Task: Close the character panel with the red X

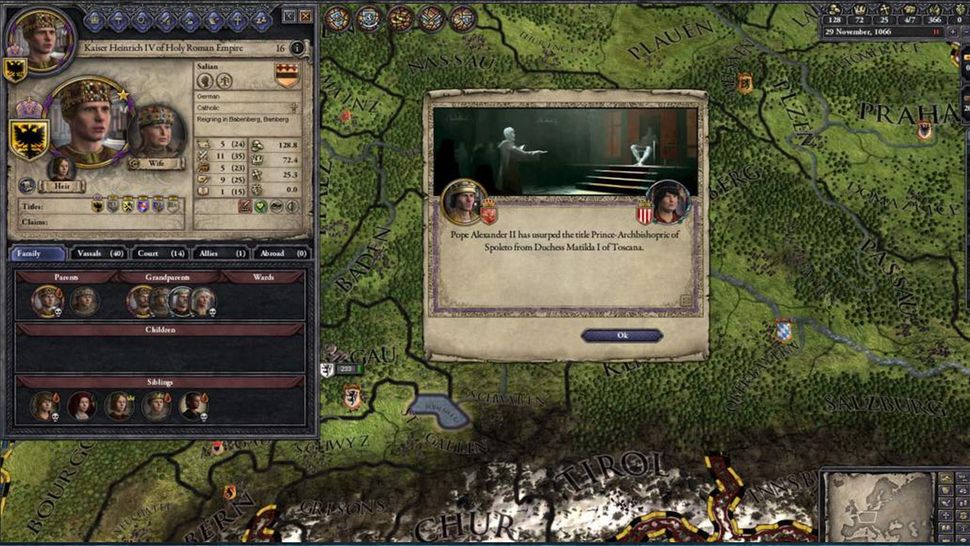Action: tap(305, 16)
